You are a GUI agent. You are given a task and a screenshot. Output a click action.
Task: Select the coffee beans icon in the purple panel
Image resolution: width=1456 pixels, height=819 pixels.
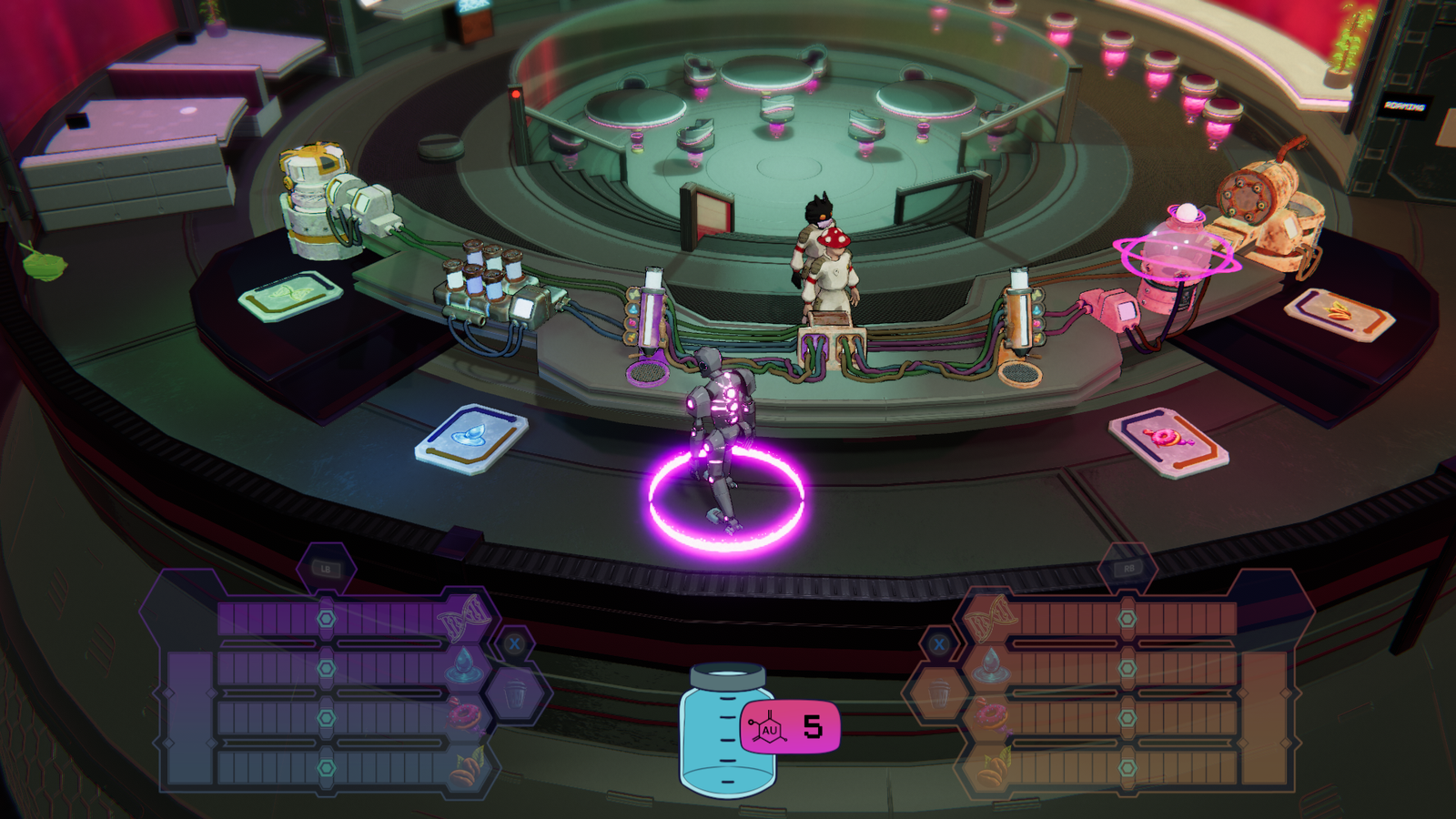click(x=467, y=767)
